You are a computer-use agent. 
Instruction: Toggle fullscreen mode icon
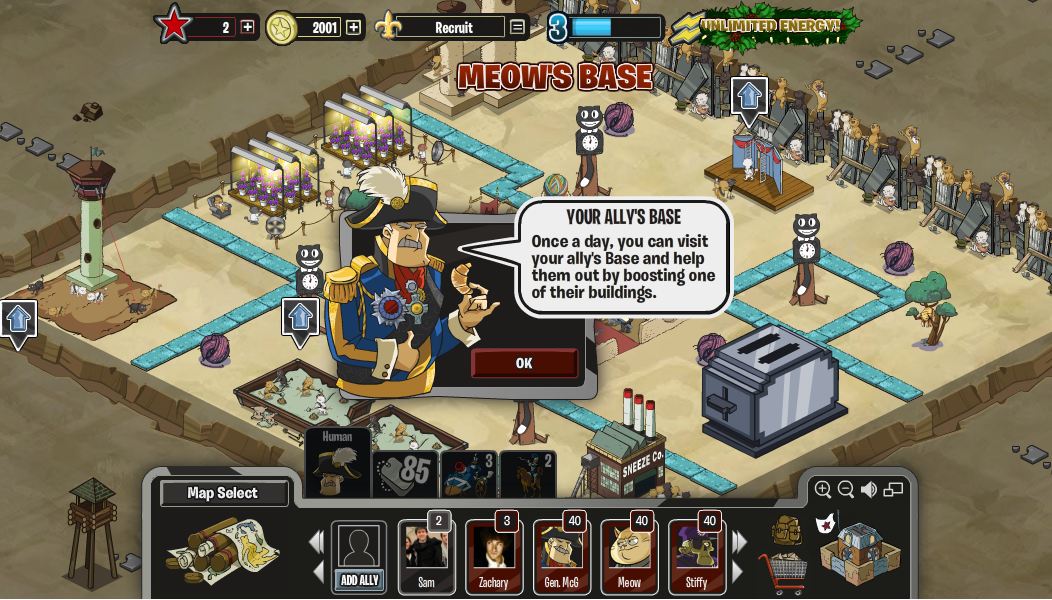(894, 489)
